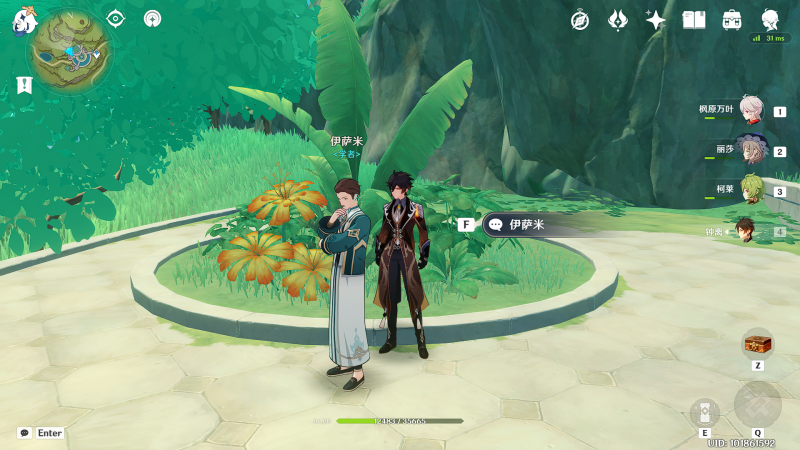Use the treasure chest gadget icon
Screen dimensions: 800x450
pos(757,343)
